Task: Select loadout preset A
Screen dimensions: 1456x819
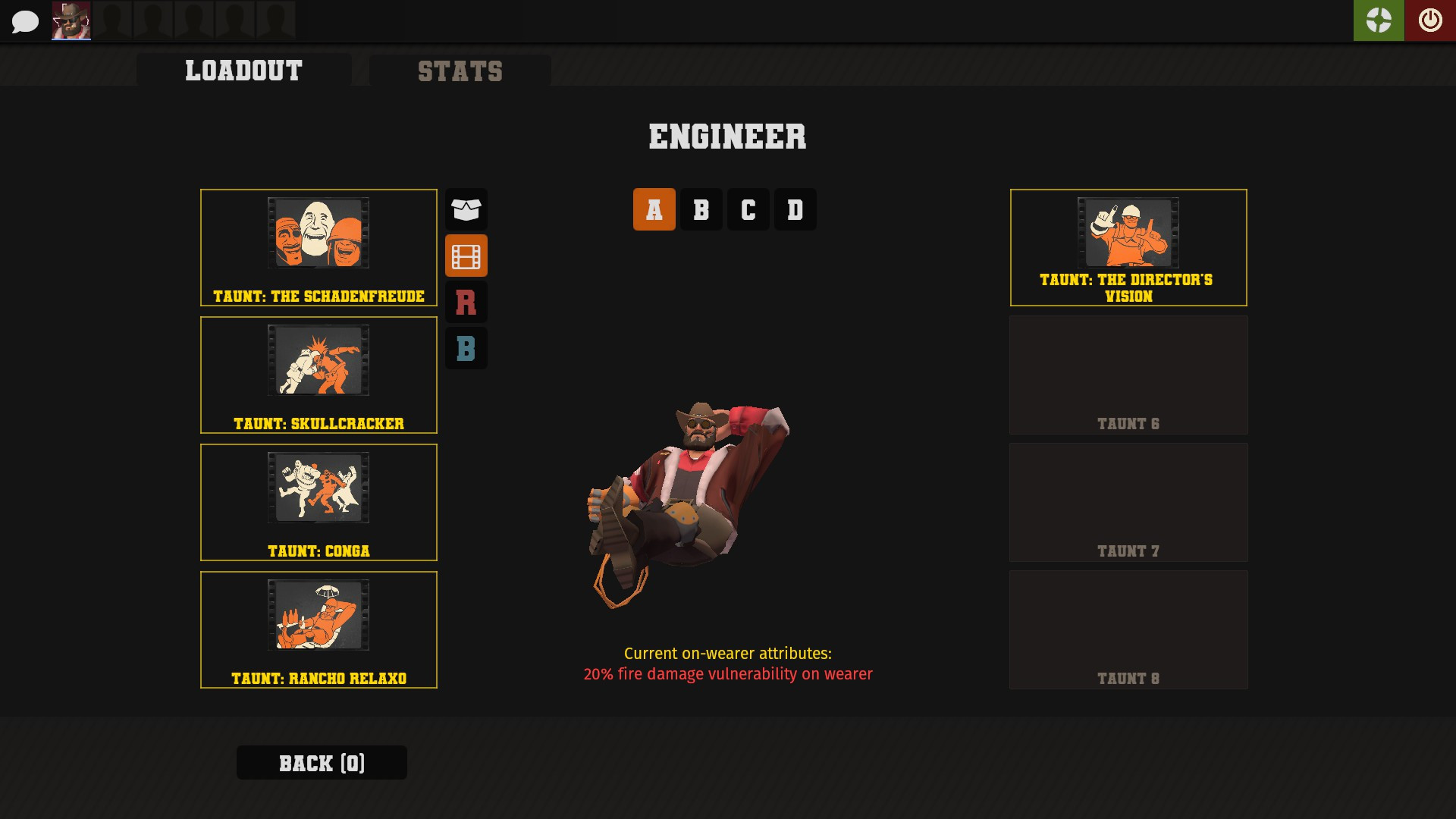Action: point(654,209)
